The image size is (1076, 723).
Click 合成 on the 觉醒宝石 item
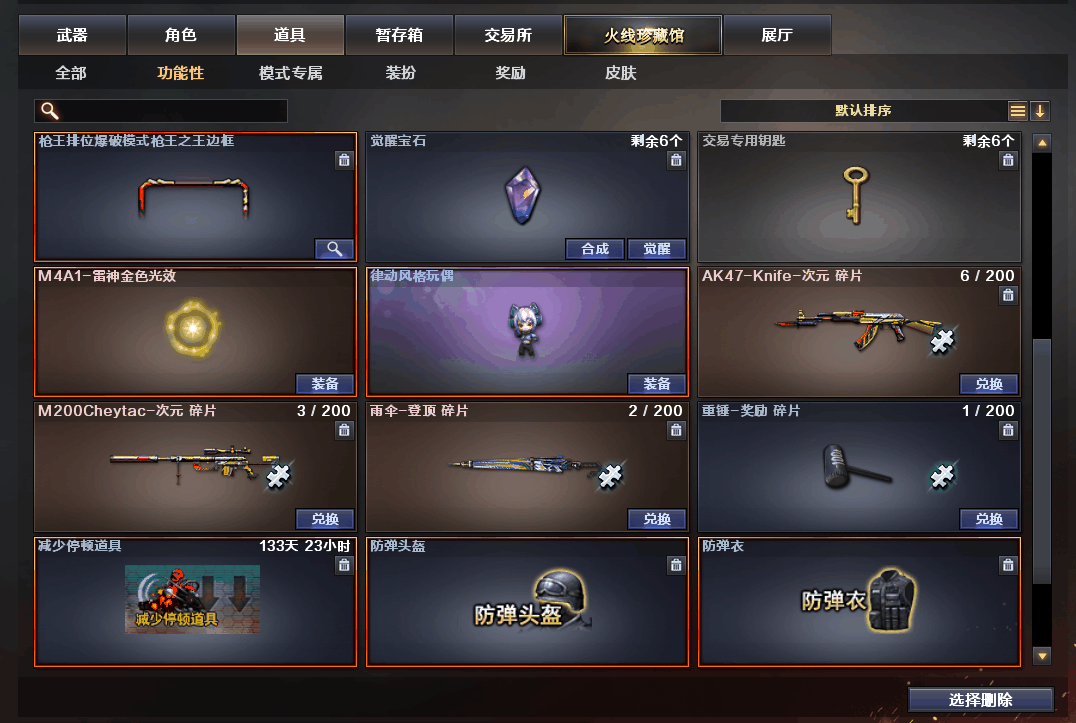[x=595, y=249]
